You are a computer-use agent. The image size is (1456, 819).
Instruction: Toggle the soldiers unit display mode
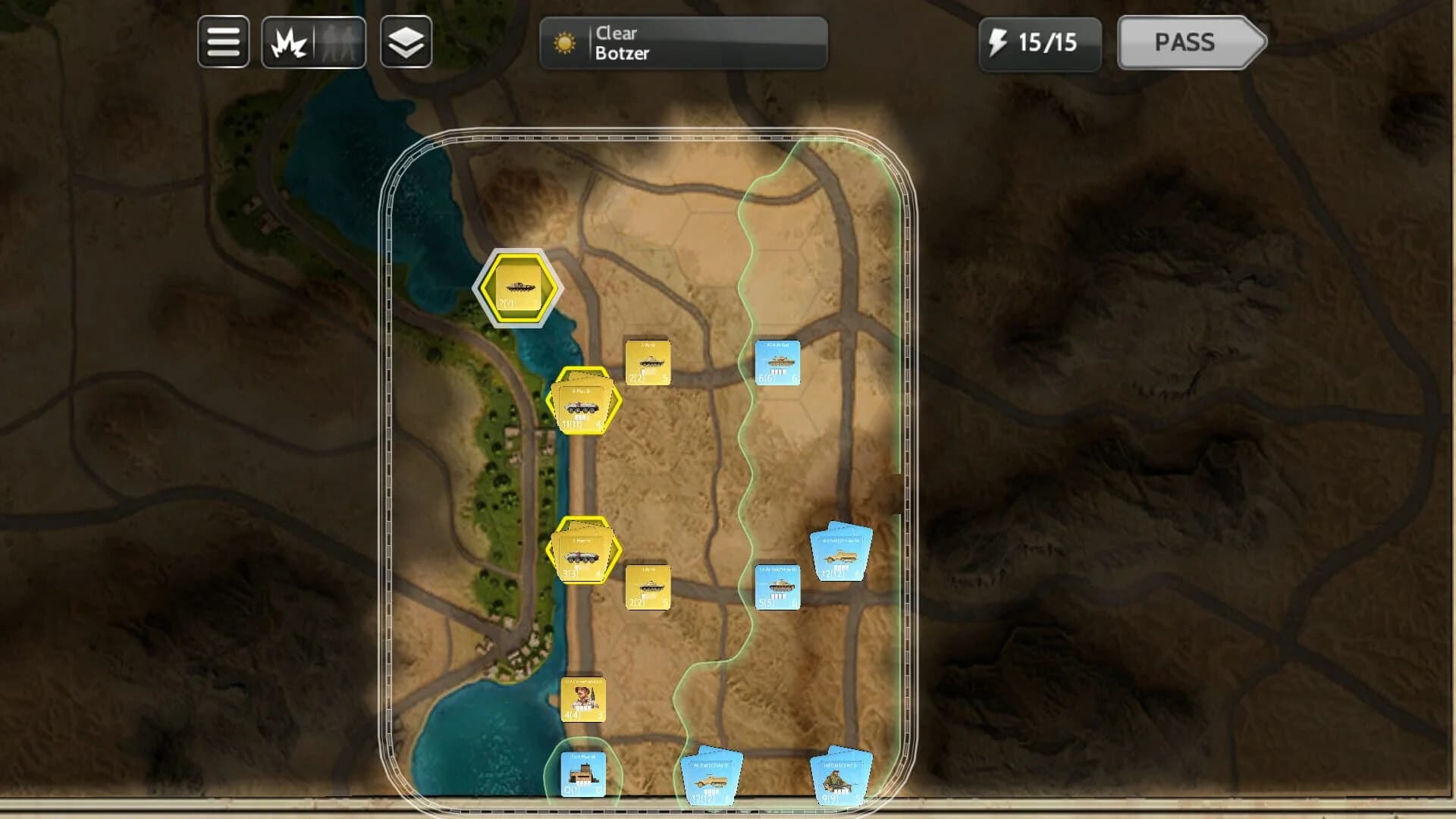click(340, 43)
